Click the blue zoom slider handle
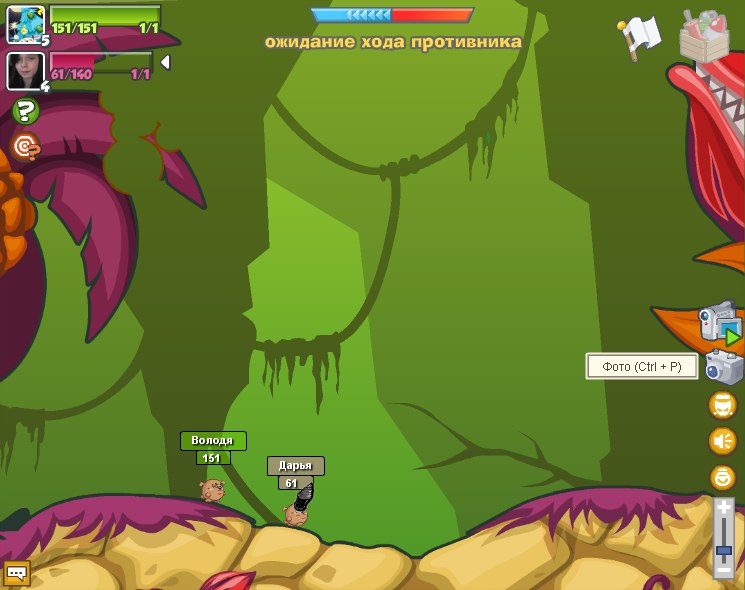The height and width of the screenshot is (590, 745). pyautogui.click(x=724, y=549)
